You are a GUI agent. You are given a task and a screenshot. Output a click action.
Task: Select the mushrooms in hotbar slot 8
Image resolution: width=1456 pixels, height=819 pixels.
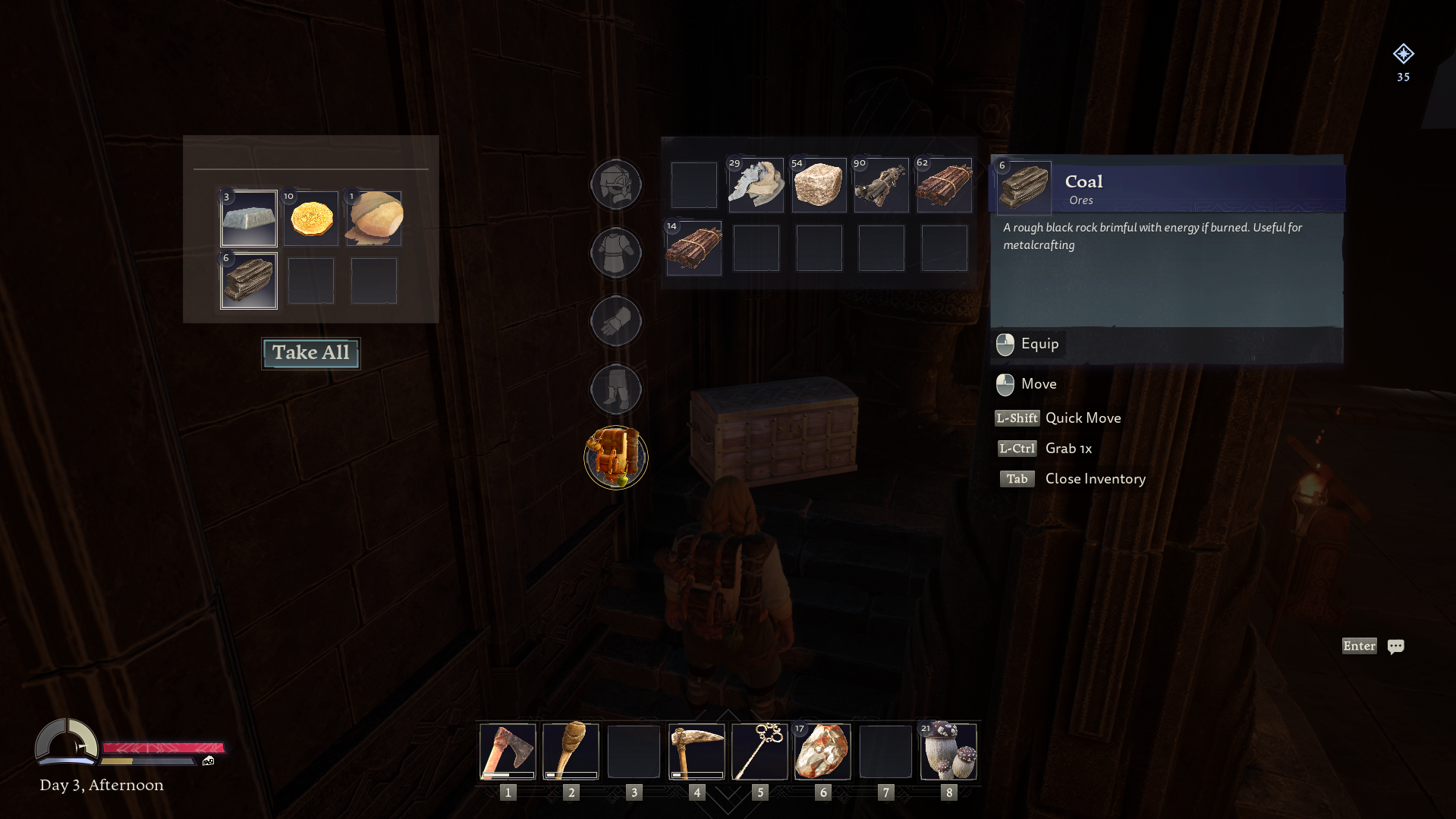[948, 752]
